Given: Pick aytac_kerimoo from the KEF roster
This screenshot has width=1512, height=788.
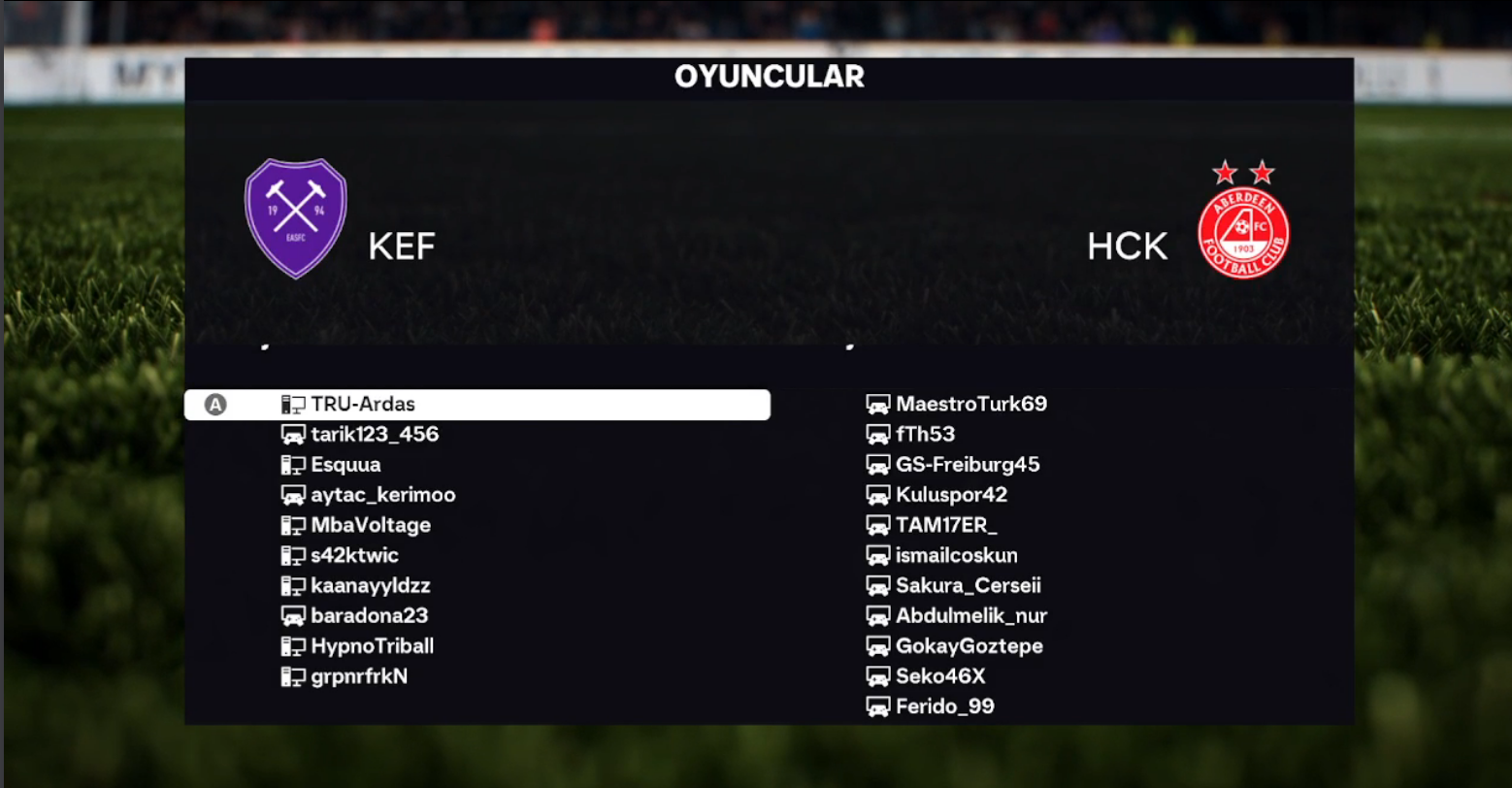Looking at the screenshot, I should (382, 495).
